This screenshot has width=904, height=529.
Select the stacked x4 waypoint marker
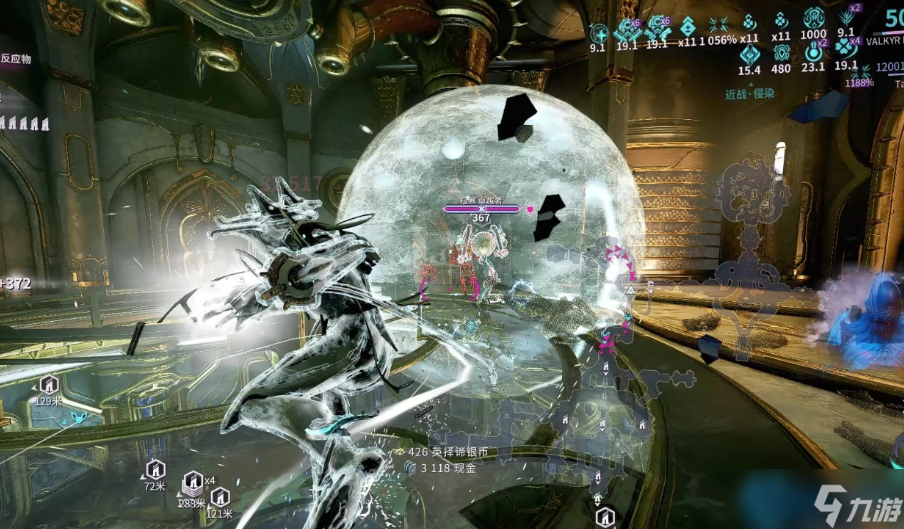click(192, 483)
